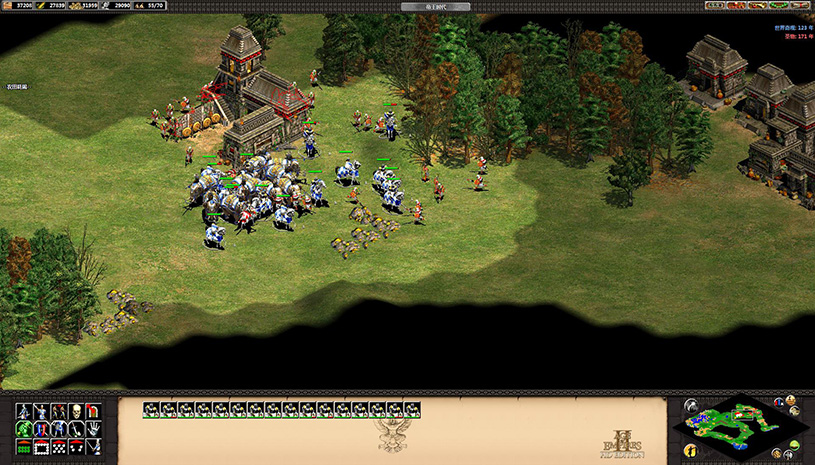Choose the white hand stop command
The height and width of the screenshot is (465, 815).
click(x=92, y=428)
